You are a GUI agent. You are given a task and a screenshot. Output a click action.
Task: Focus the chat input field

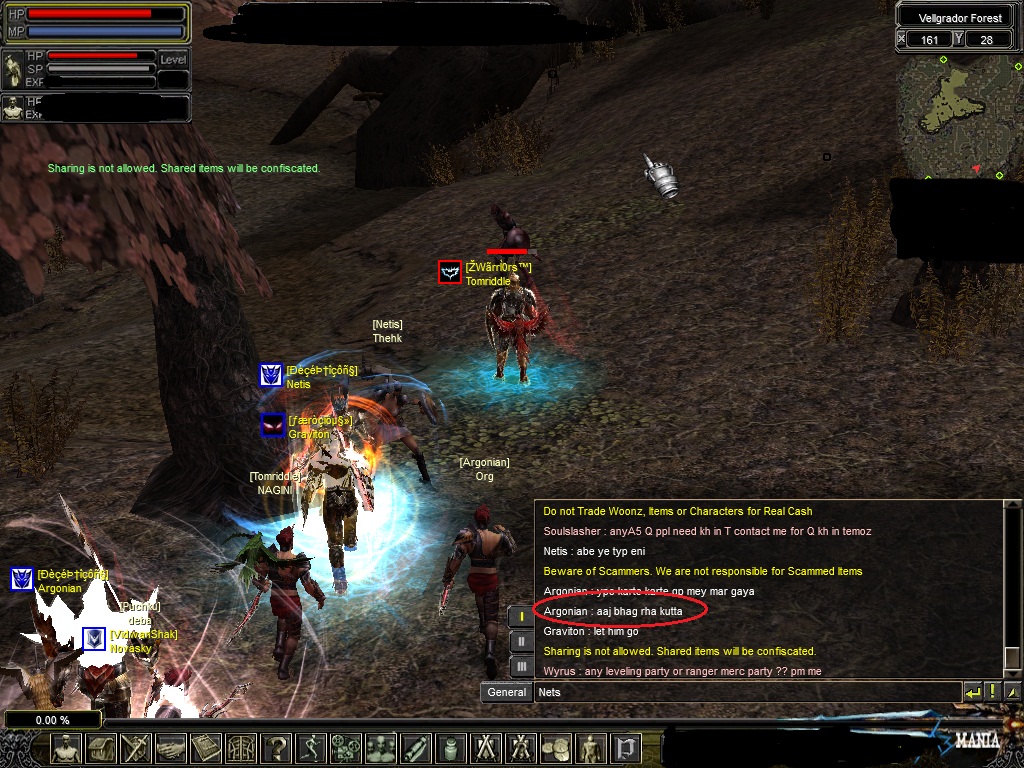(x=745, y=692)
